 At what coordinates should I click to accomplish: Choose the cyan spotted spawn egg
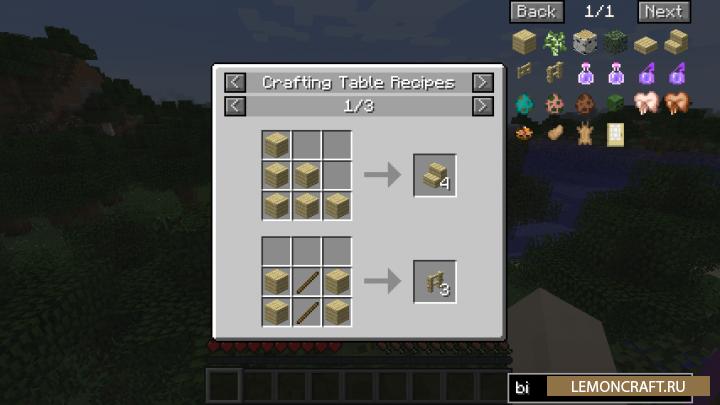(525, 102)
